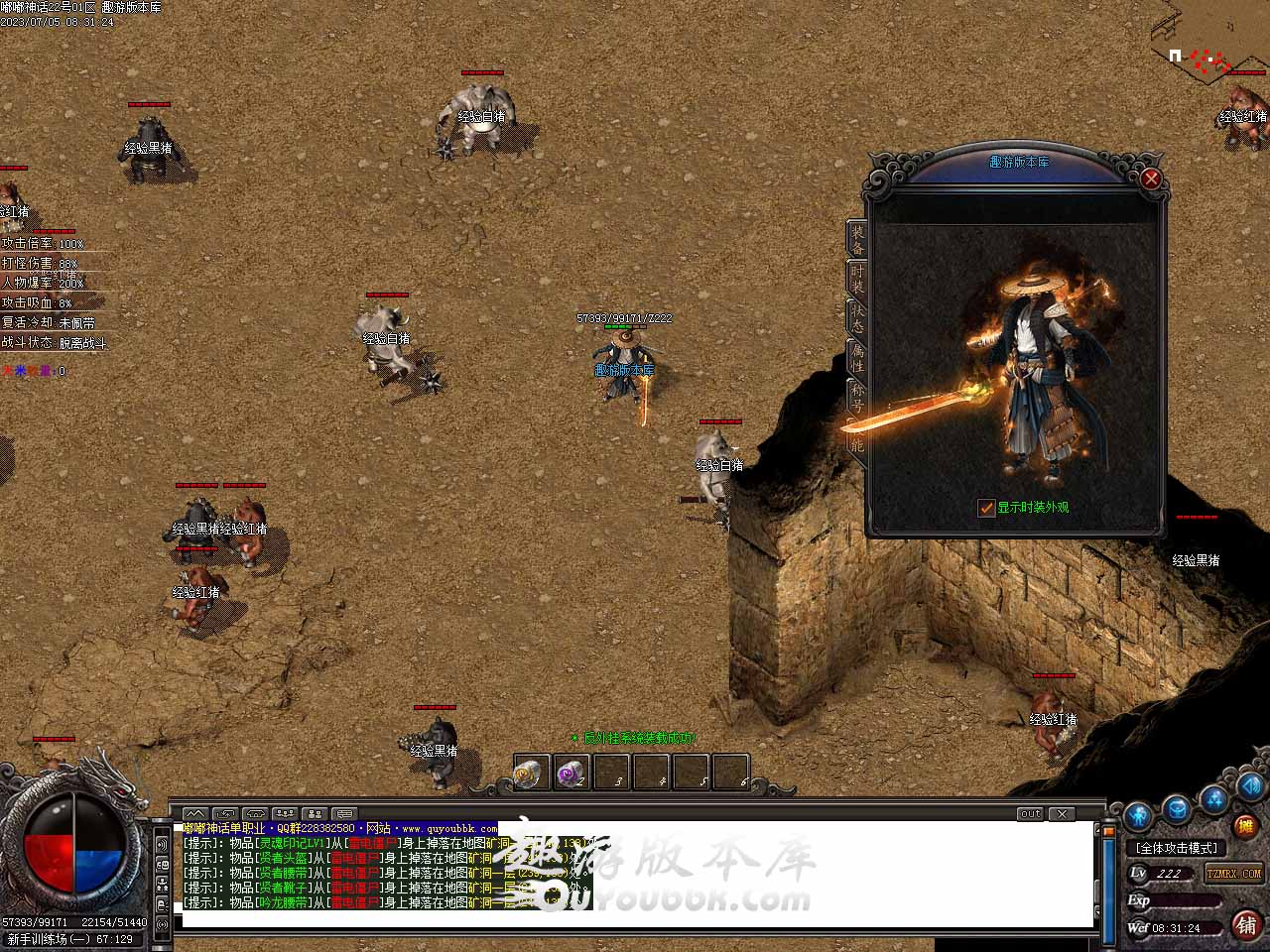
Task: Open the 称号 title tab
Action: [857, 397]
